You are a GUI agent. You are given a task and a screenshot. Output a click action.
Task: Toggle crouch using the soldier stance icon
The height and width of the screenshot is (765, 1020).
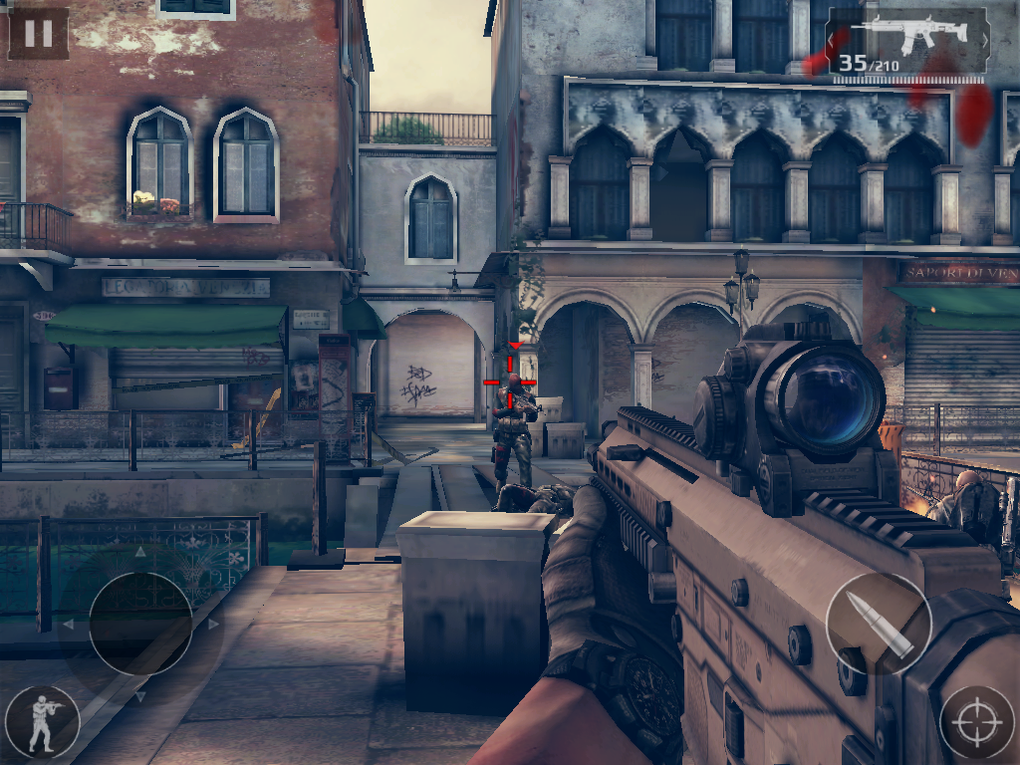click(x=42, y=721)
